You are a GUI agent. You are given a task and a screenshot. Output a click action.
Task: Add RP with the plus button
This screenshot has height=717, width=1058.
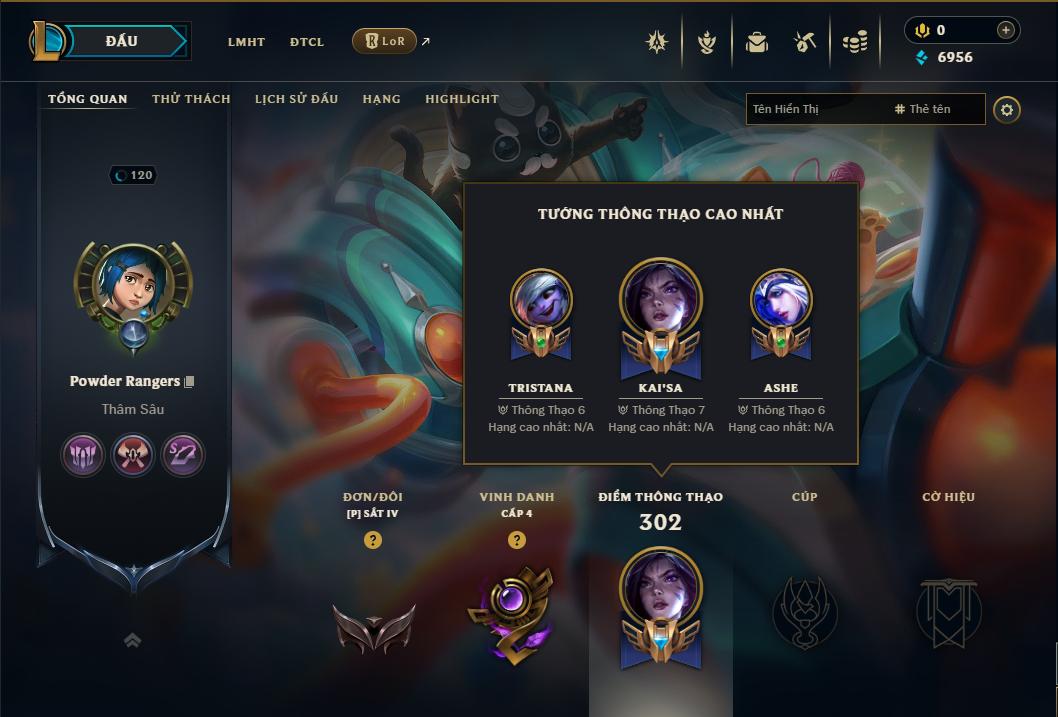click(x=1005, y=30)
